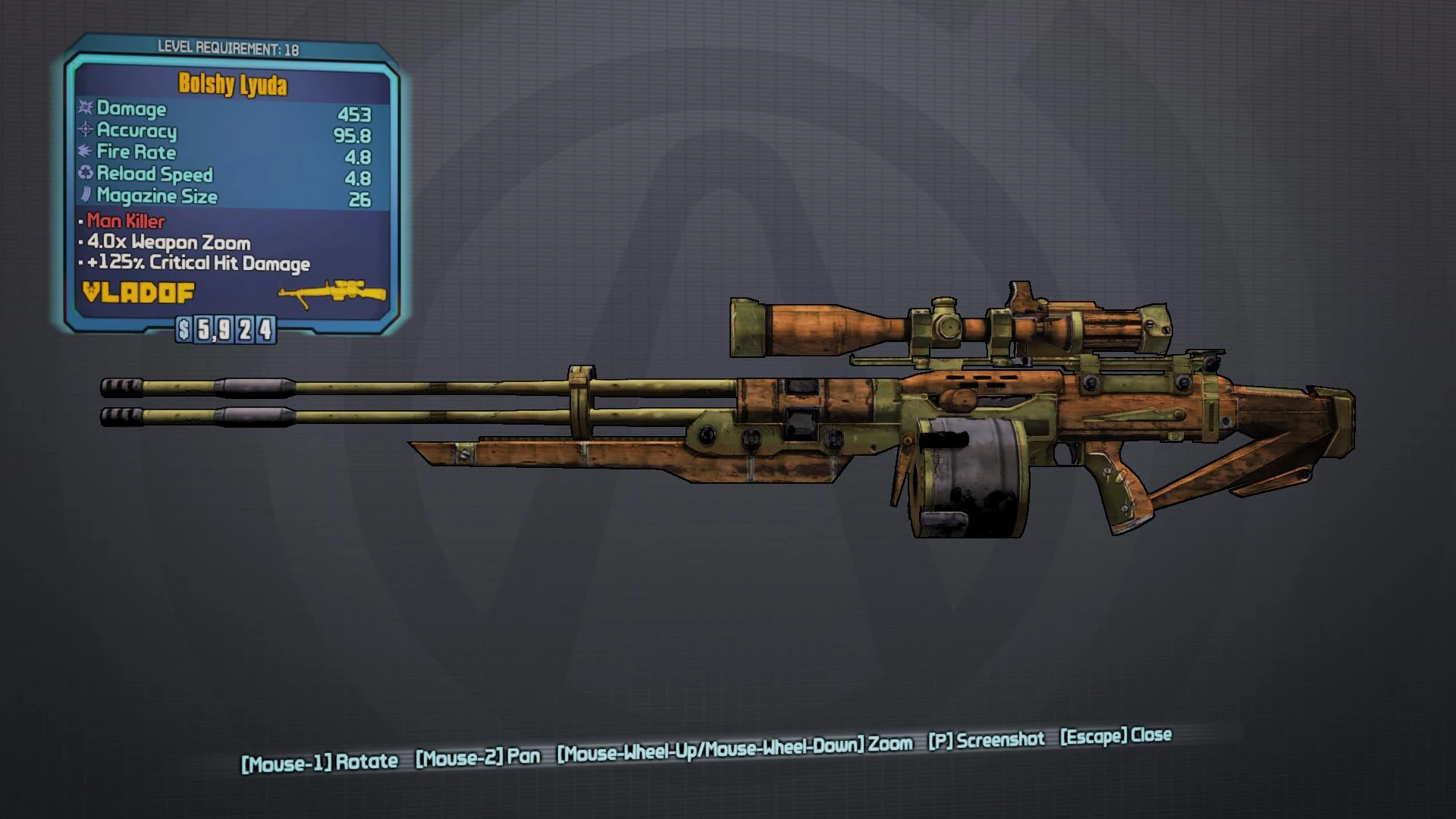Click the dollar sign in the price display
1456x819 pixels.
pyautogui.click(x=184, y=328)
